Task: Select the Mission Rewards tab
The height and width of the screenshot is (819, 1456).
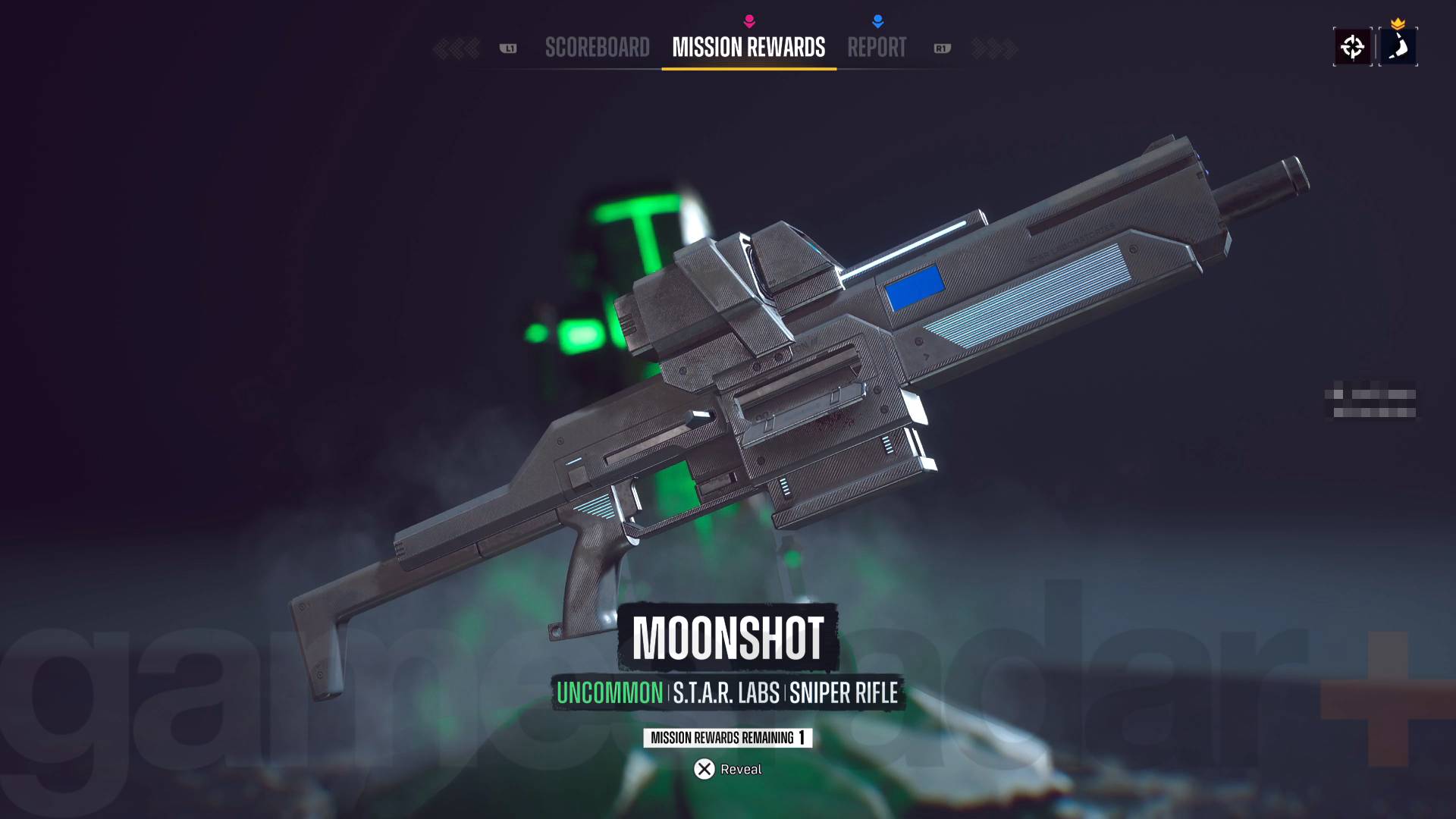Action: pos(748,48)
